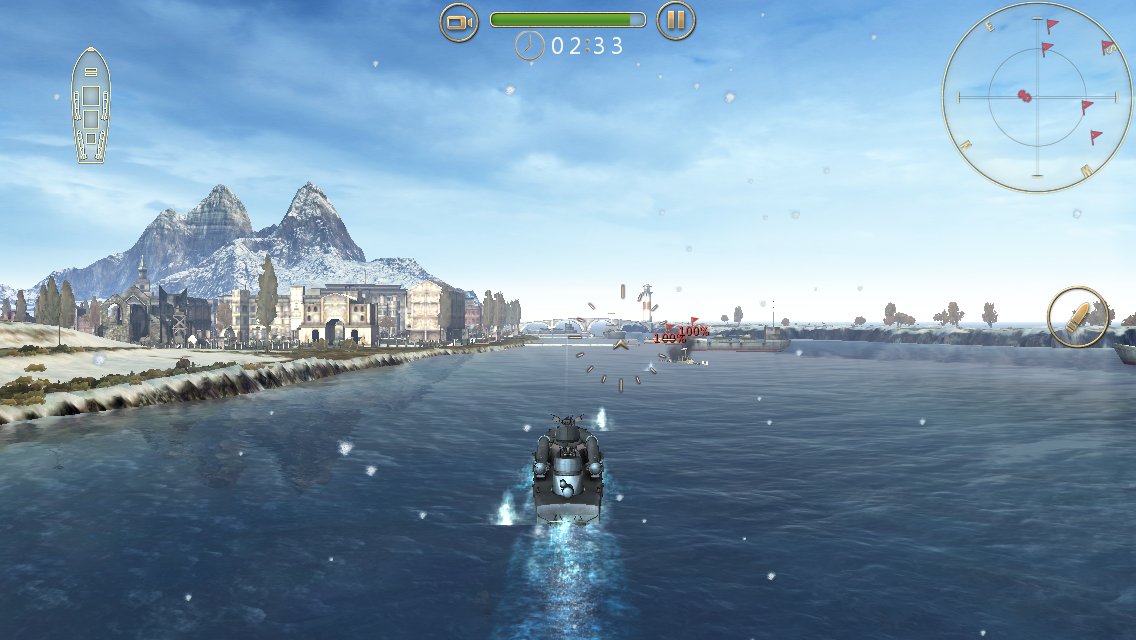
Task: Pause the game
Action: point(676,21)
